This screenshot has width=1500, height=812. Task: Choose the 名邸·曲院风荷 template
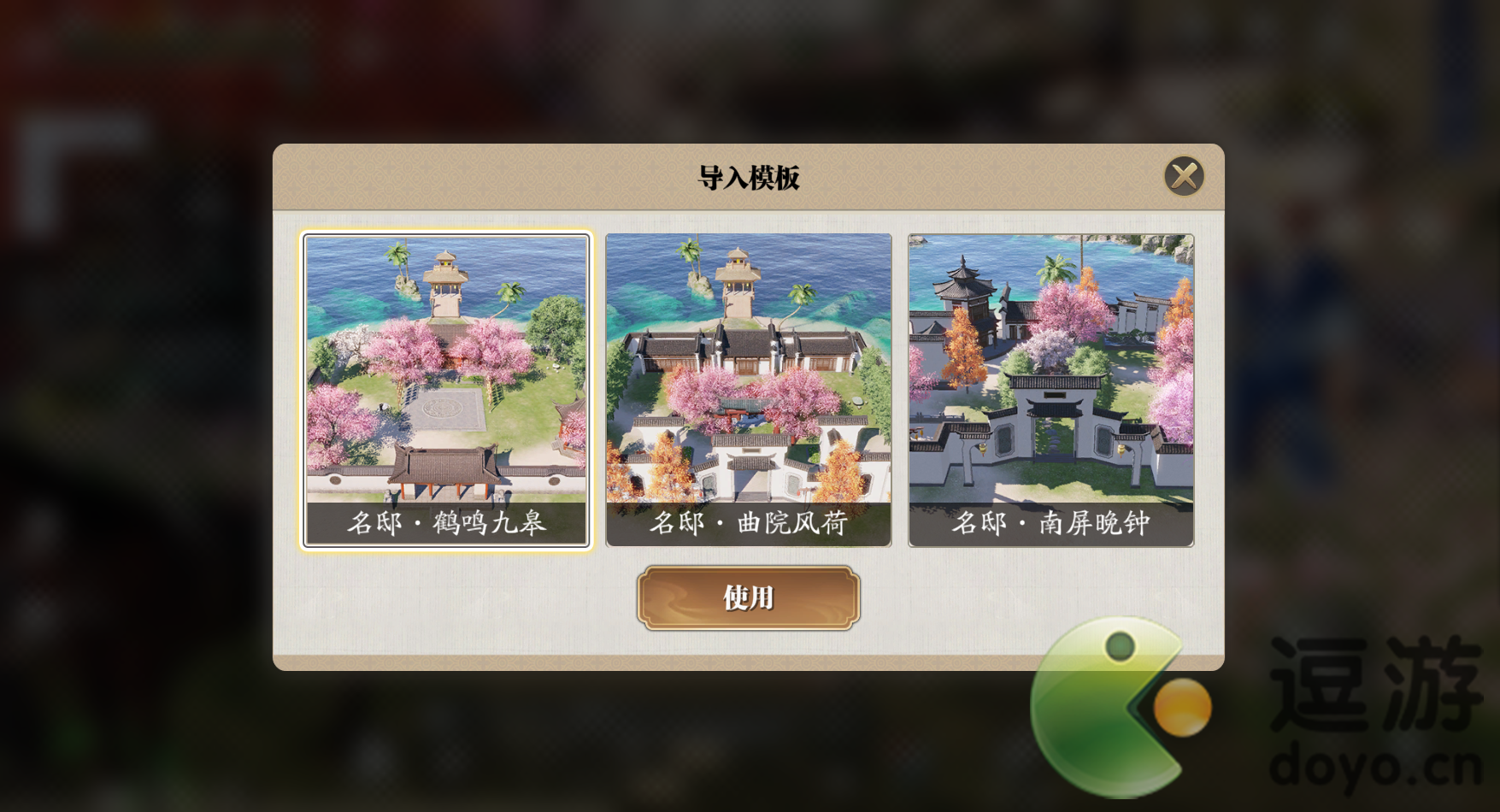coord(750,385)
